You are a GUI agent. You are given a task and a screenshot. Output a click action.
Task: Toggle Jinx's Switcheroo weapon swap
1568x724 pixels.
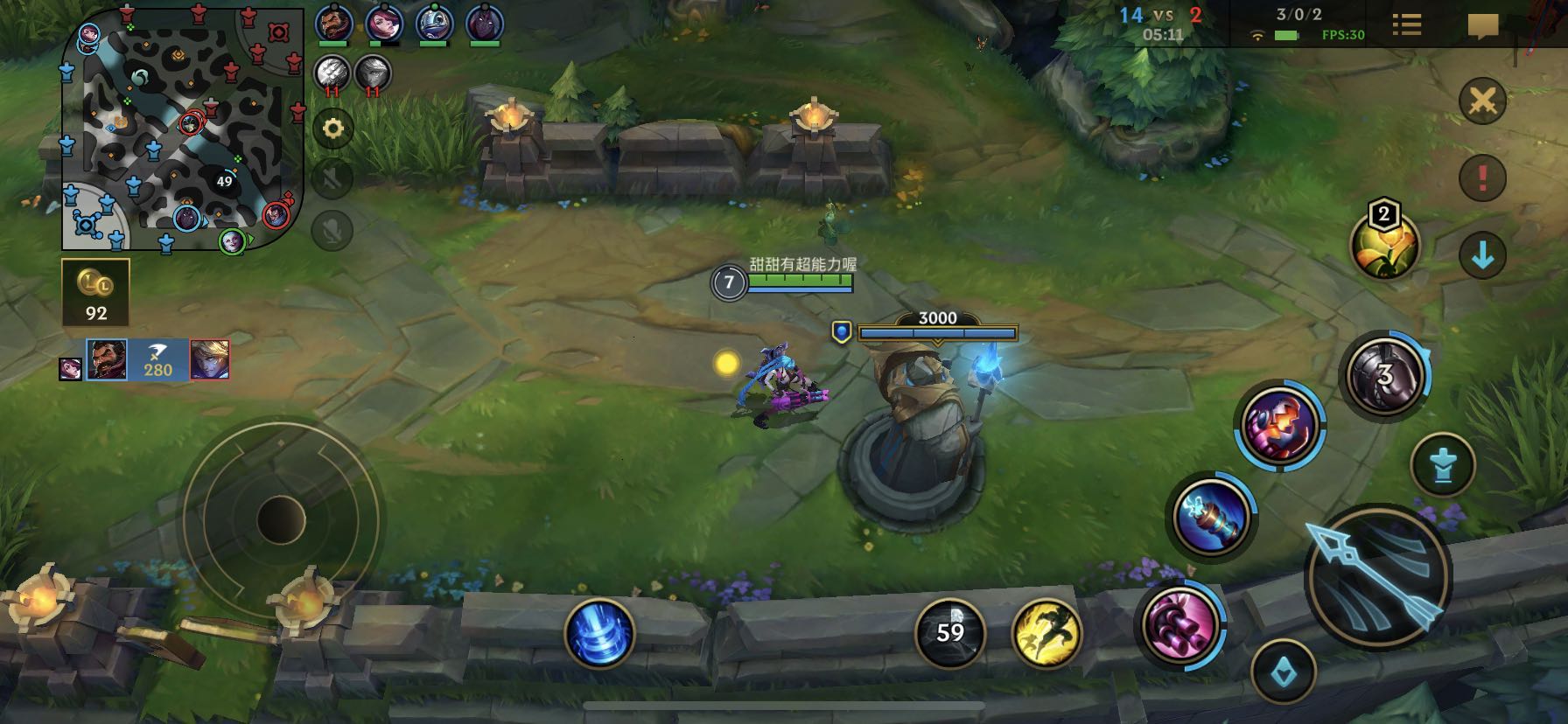1179,624
